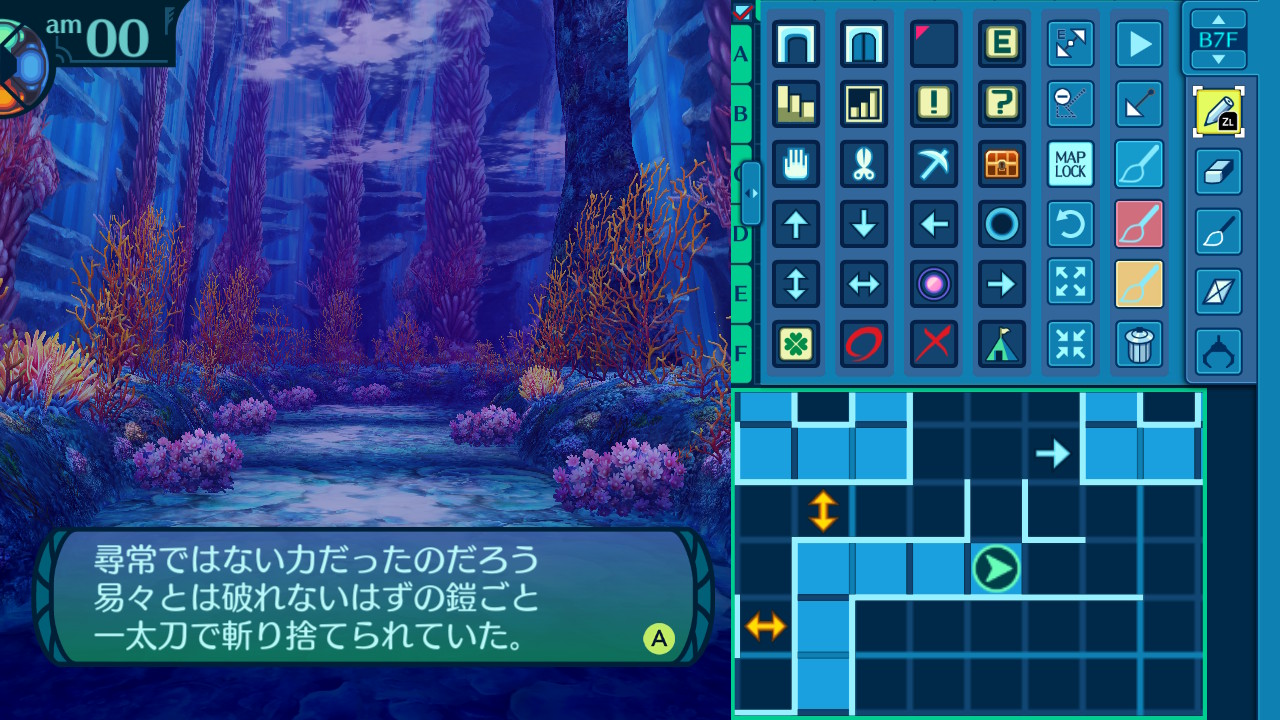Choose the question mark event icon
Image resolution: width=1280 pixels, height=720 pixels.
pyautogui.click(x=1002, y=104)
